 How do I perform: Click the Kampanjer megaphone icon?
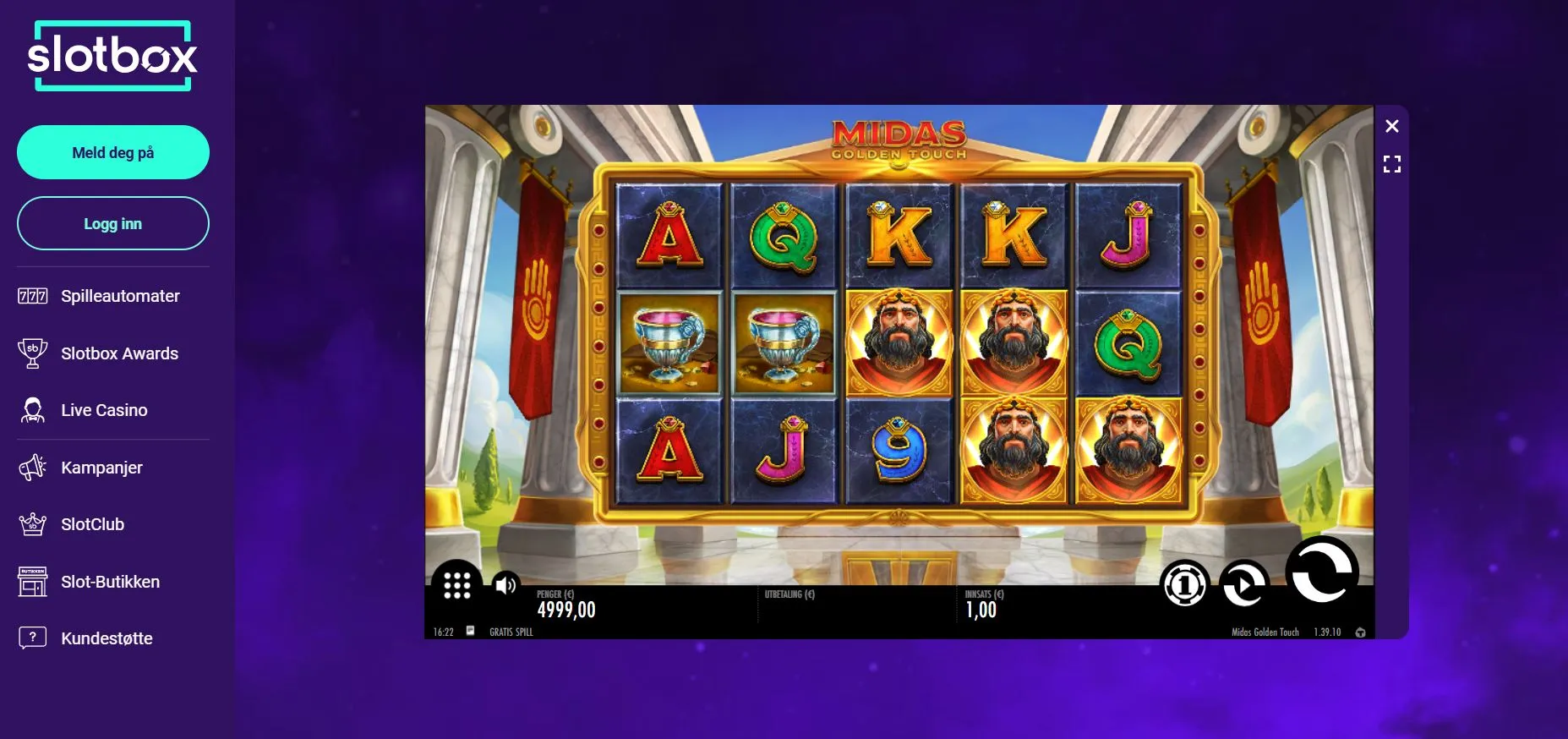pyautogui.click(x=32, y=467)
